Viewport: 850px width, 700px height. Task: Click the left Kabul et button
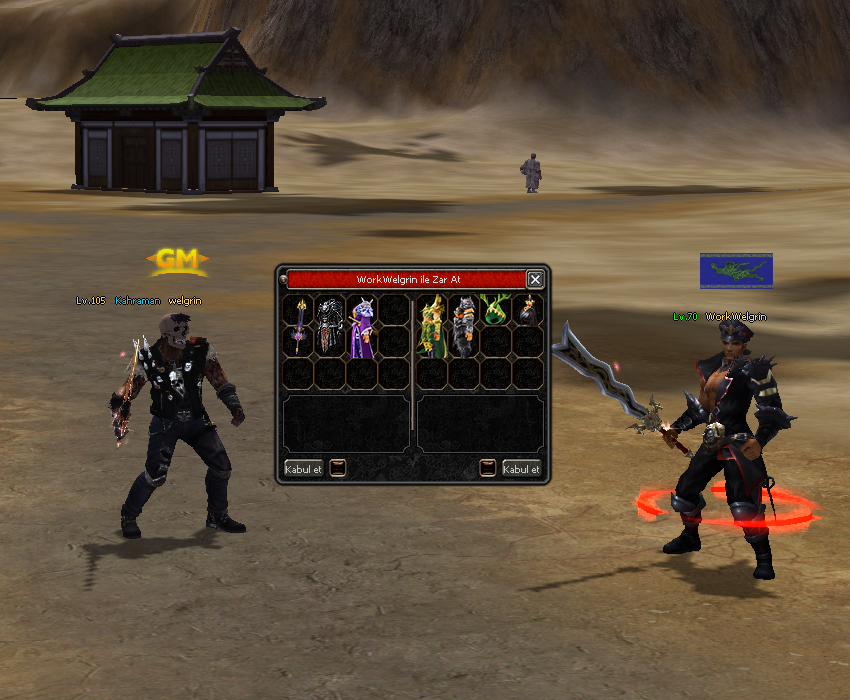(x=303, y=468)
